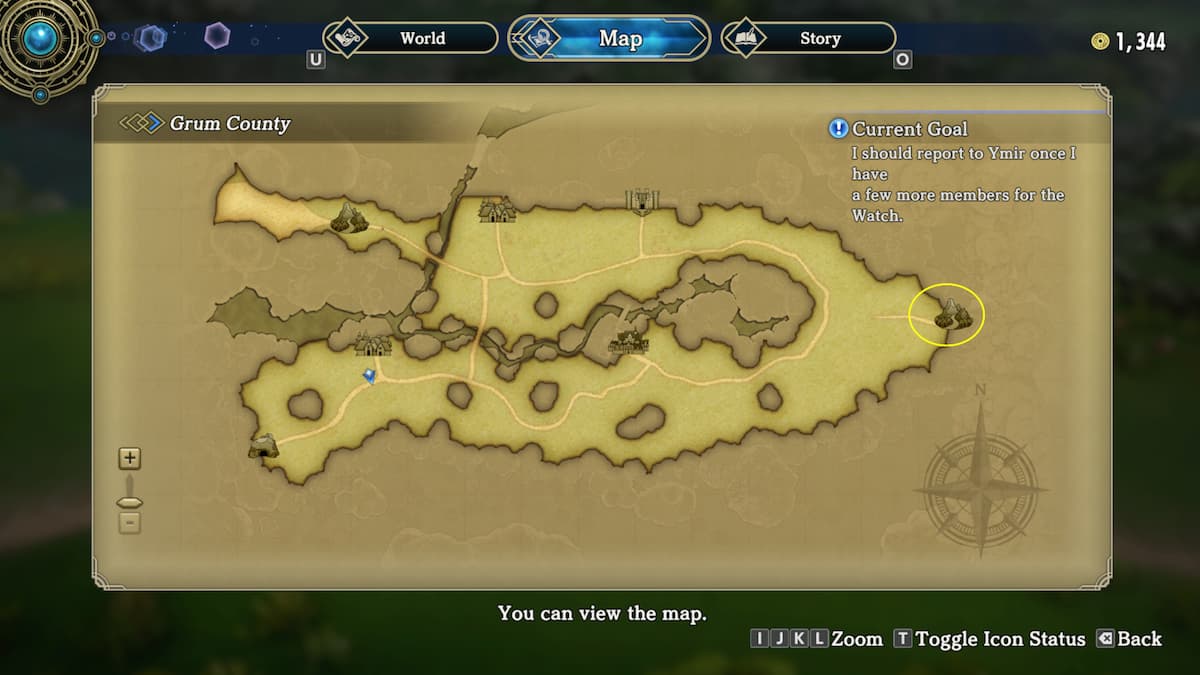Switch to the World tab
Viewport: 1200px width, 675px height.
[x=411, y=39]
